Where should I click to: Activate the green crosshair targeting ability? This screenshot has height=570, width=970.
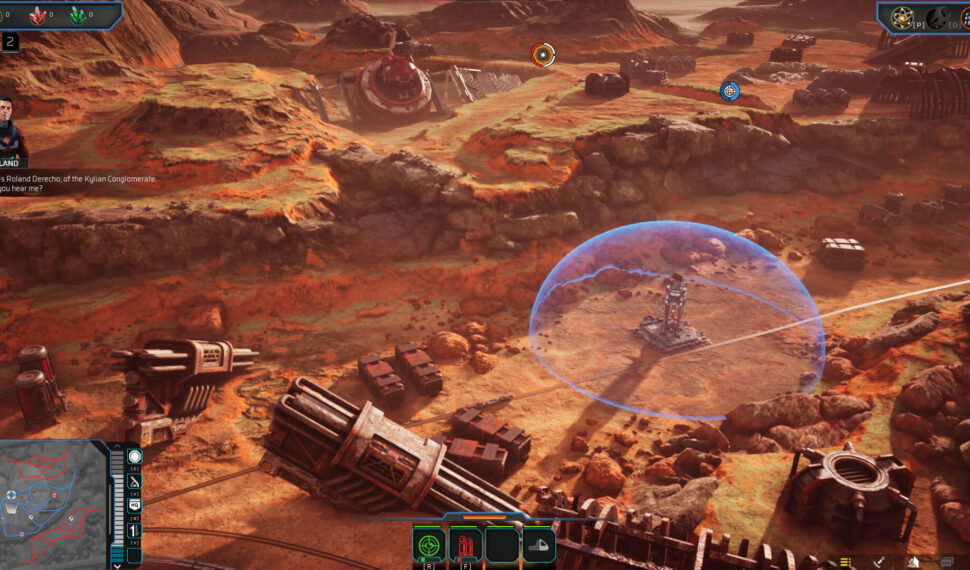pos(430,545)
